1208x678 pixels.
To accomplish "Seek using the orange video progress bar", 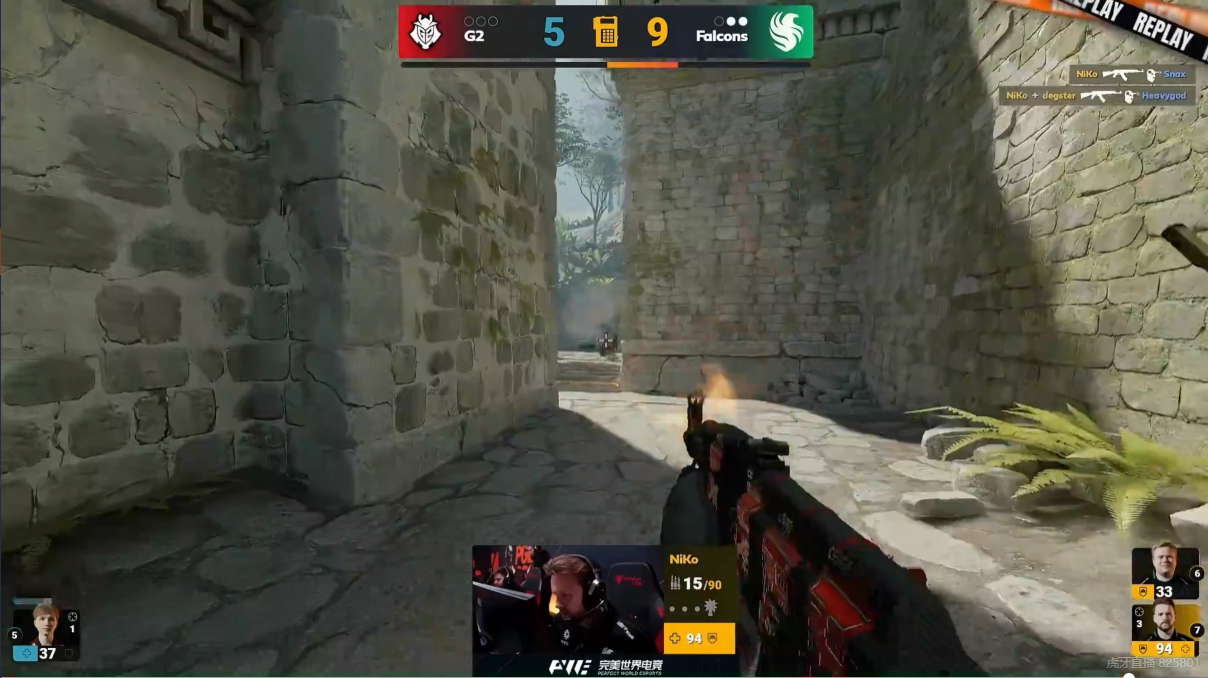I will 641,65.
